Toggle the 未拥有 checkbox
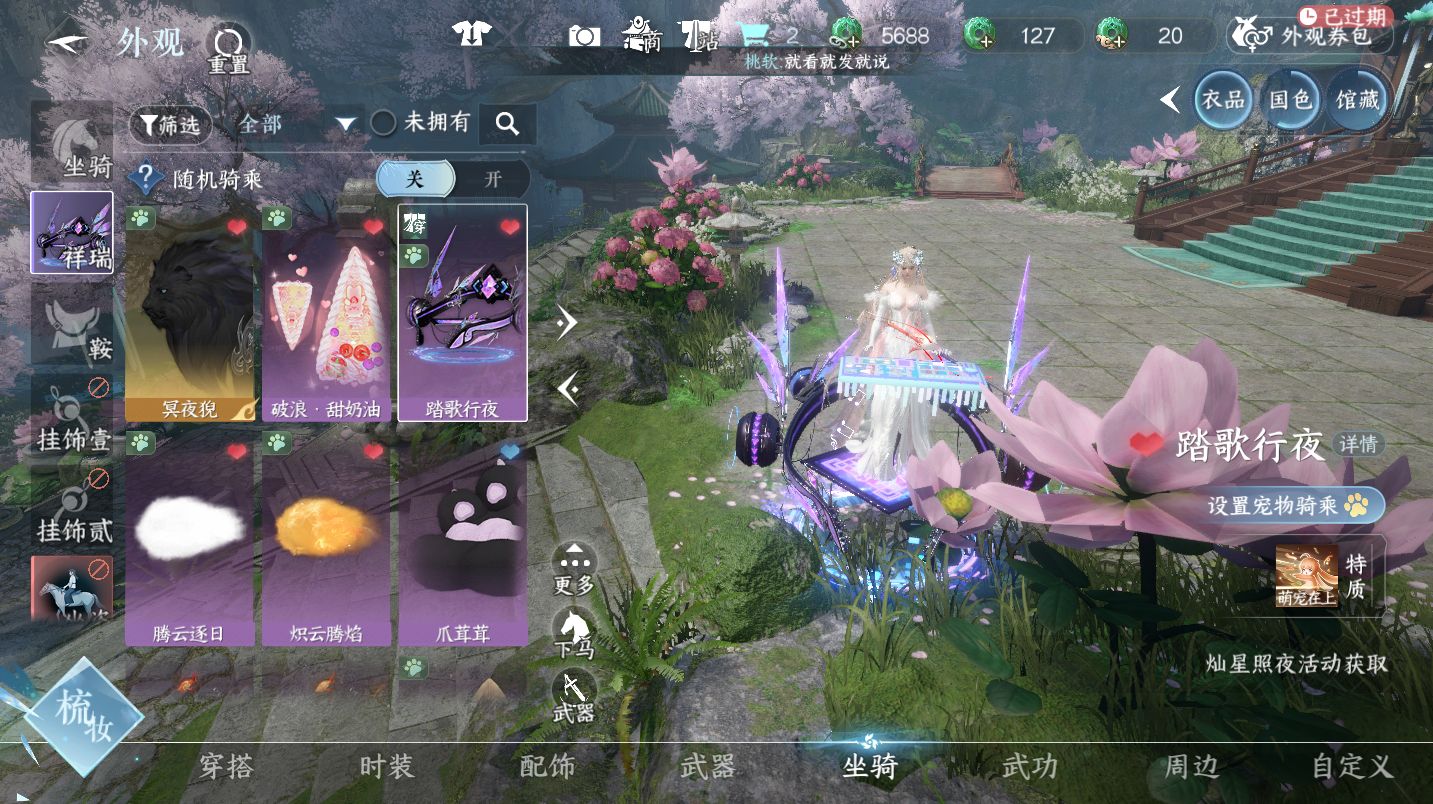 click(384, 123)
